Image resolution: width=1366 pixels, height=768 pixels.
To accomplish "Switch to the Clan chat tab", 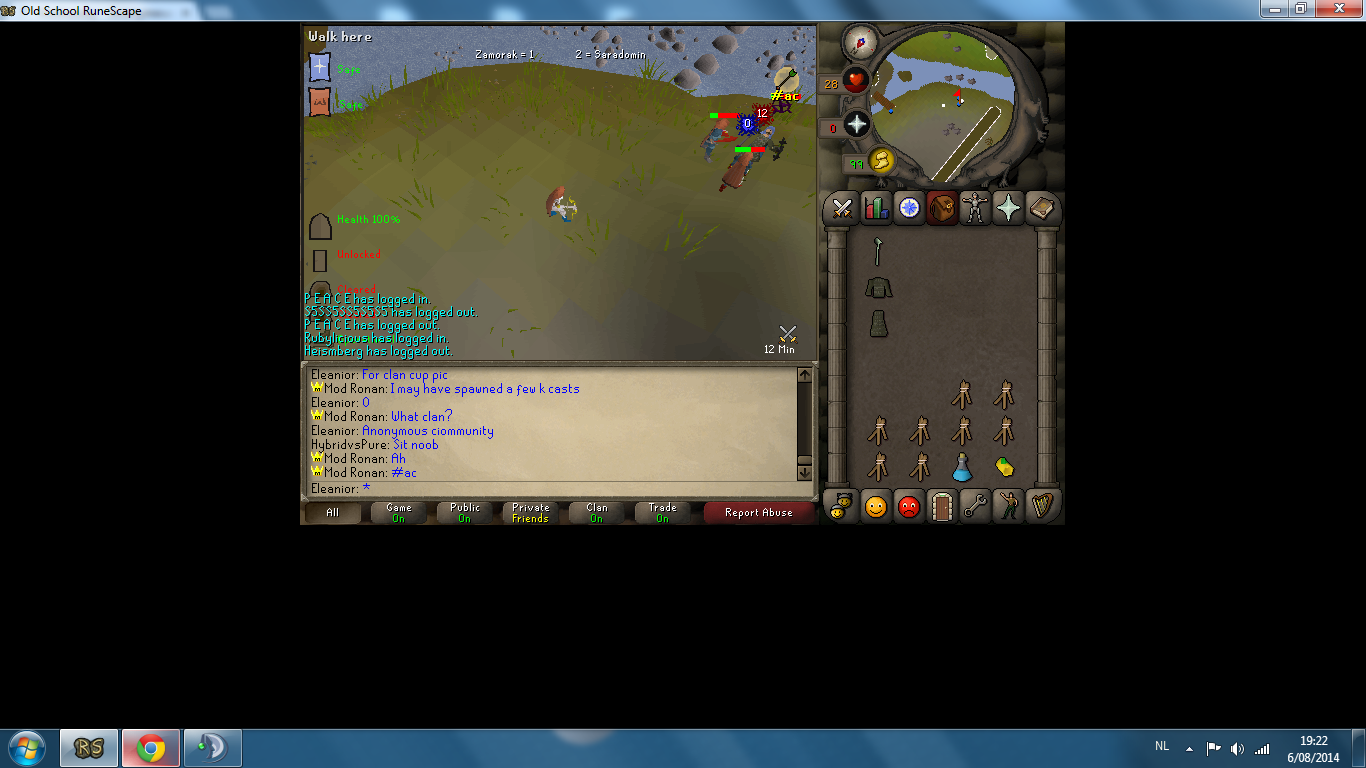I will [x=596, y=512].
